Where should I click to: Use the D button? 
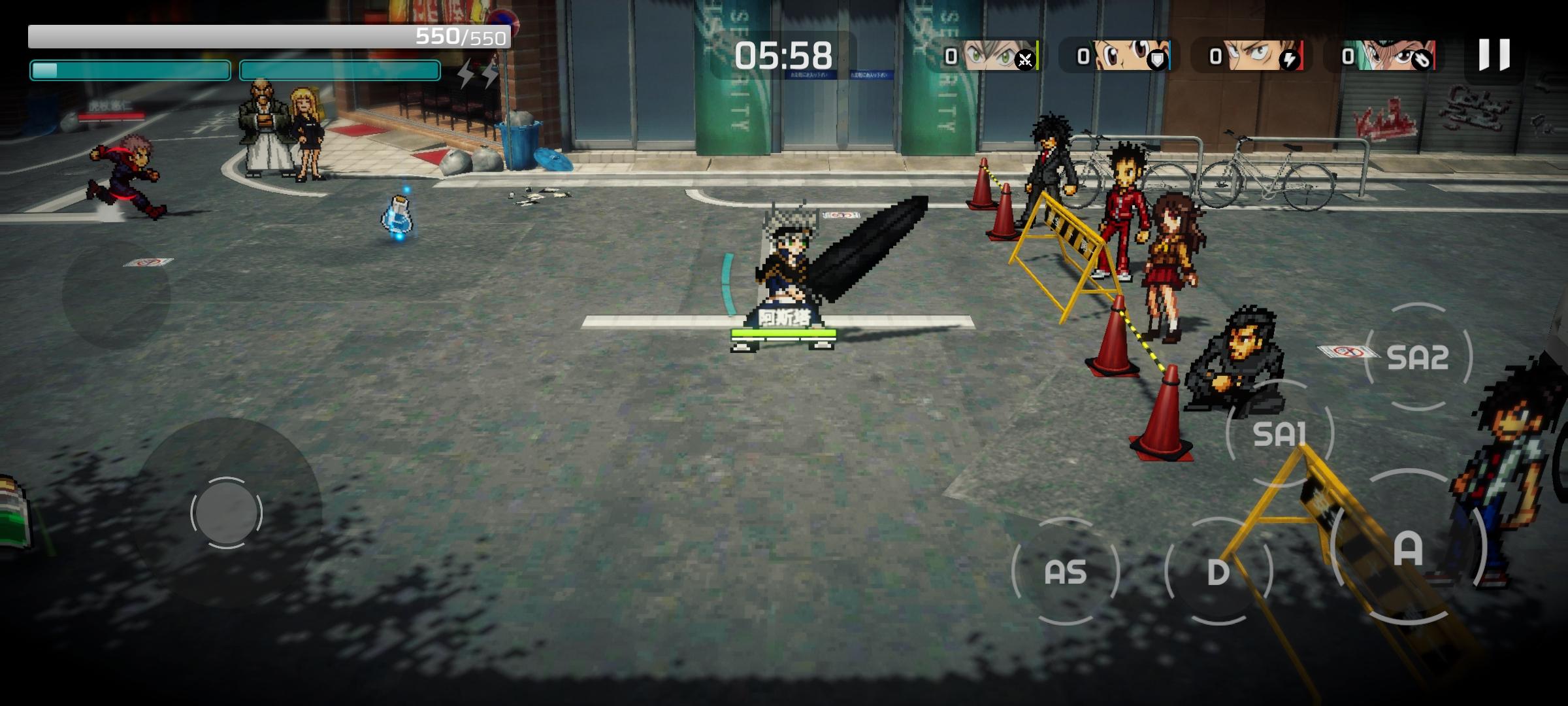pyautogui.click(x=1218, y=572)
